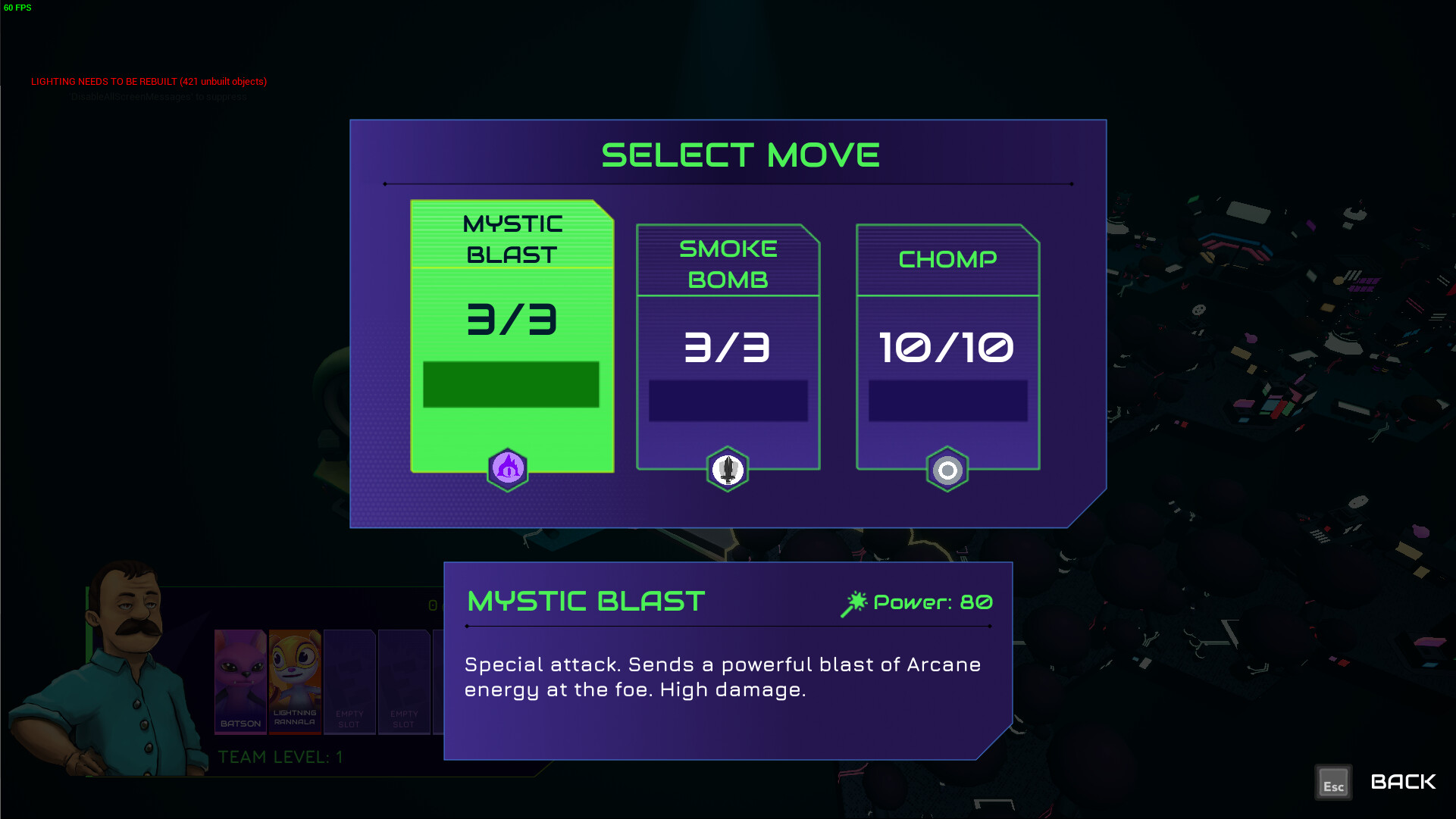Click the SELECT MOVE title header
The image size is (1456, 819).
[740, 154]
